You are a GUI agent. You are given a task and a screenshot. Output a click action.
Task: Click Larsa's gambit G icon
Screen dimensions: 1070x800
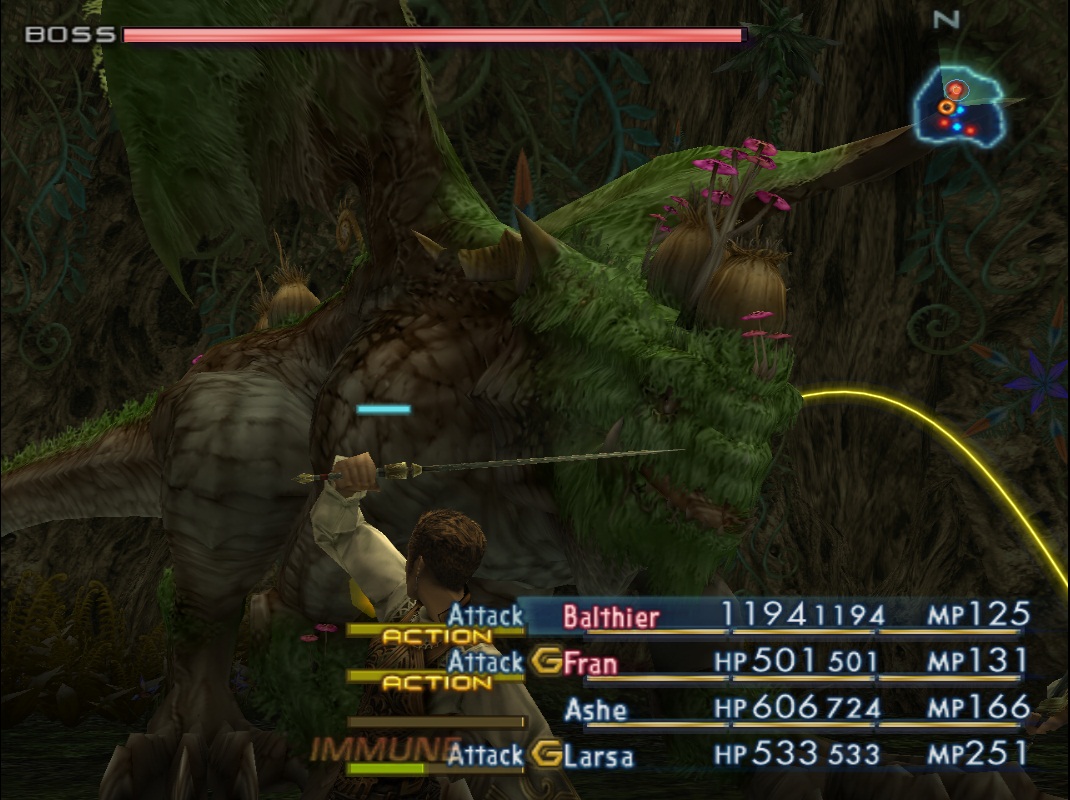(546, 754)
